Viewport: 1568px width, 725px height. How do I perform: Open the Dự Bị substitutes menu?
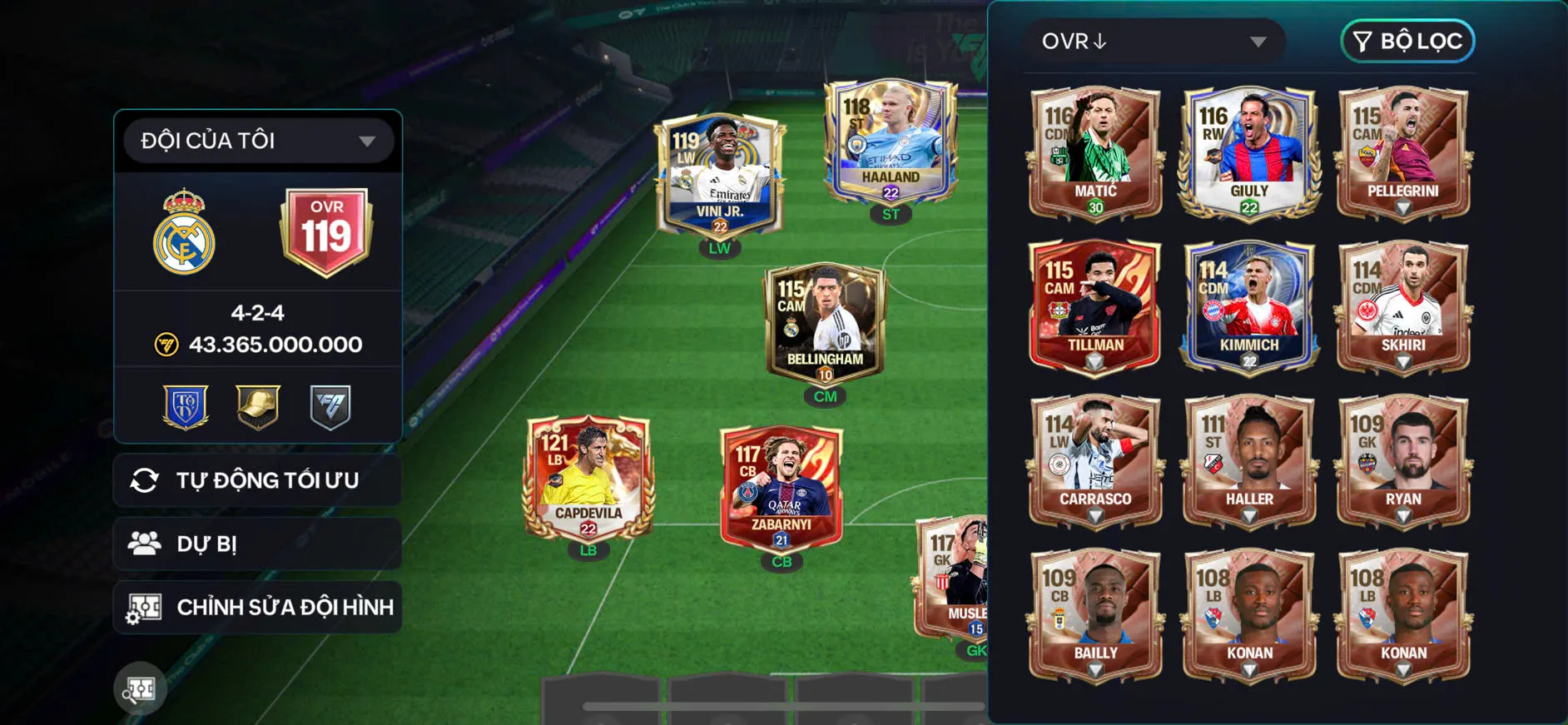pyautogui.click(x=258, y=544)
